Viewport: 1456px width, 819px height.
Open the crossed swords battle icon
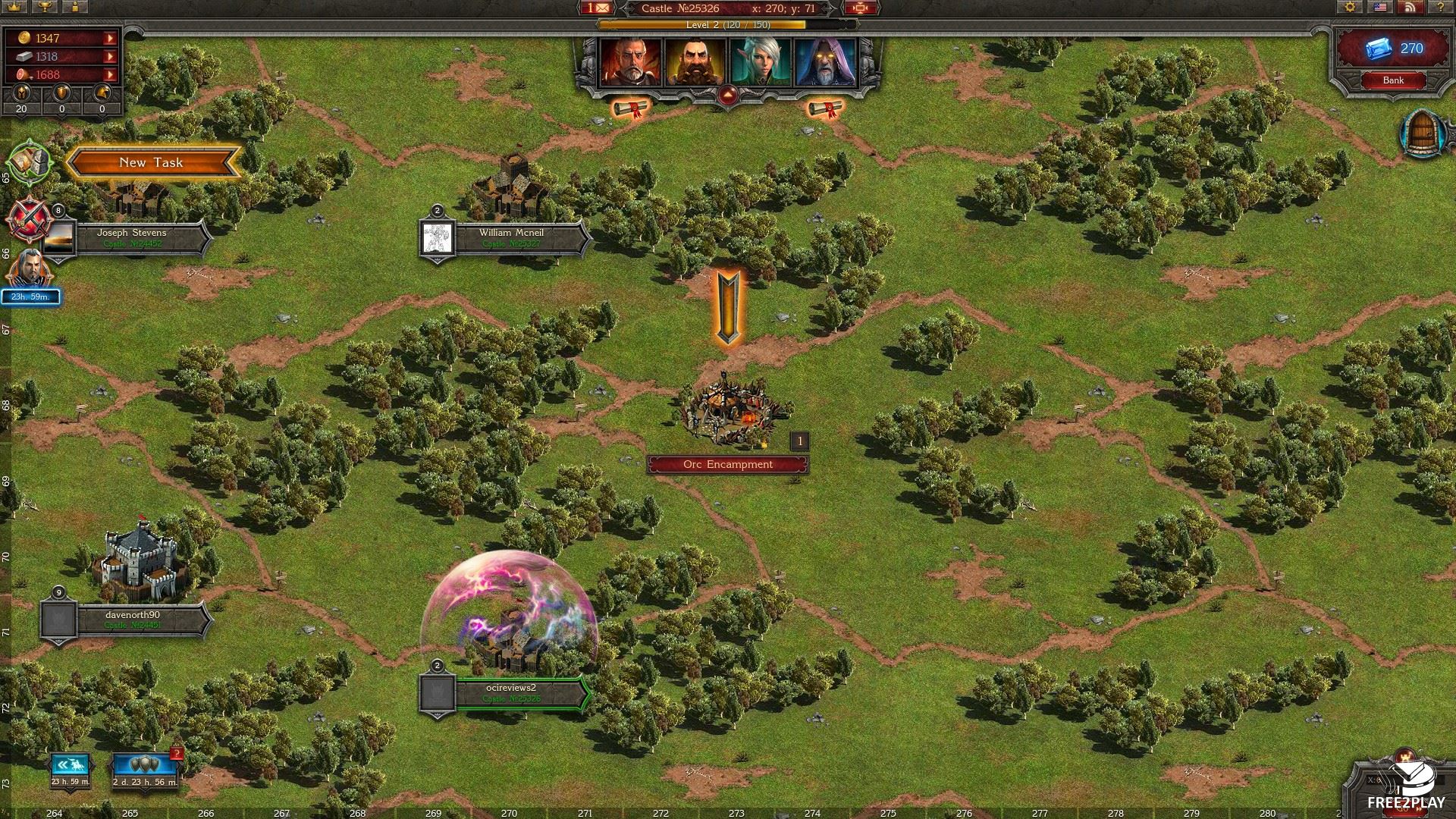tap(27, 218)
